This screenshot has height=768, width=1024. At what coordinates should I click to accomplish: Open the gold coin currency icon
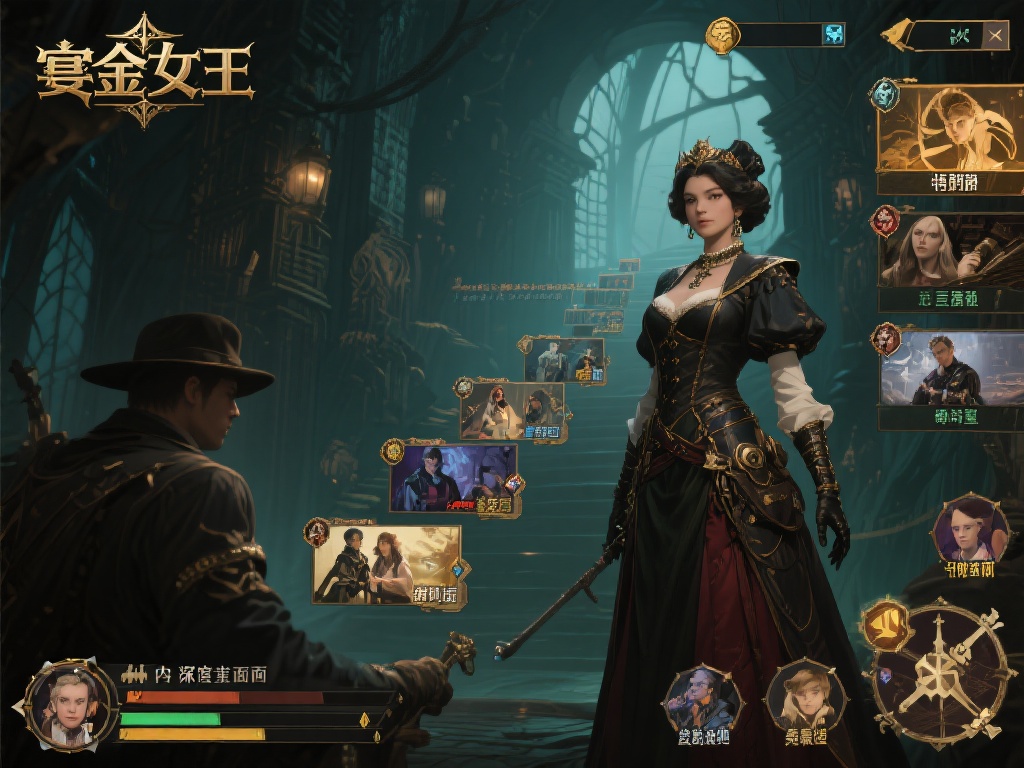tap(722, 36)
